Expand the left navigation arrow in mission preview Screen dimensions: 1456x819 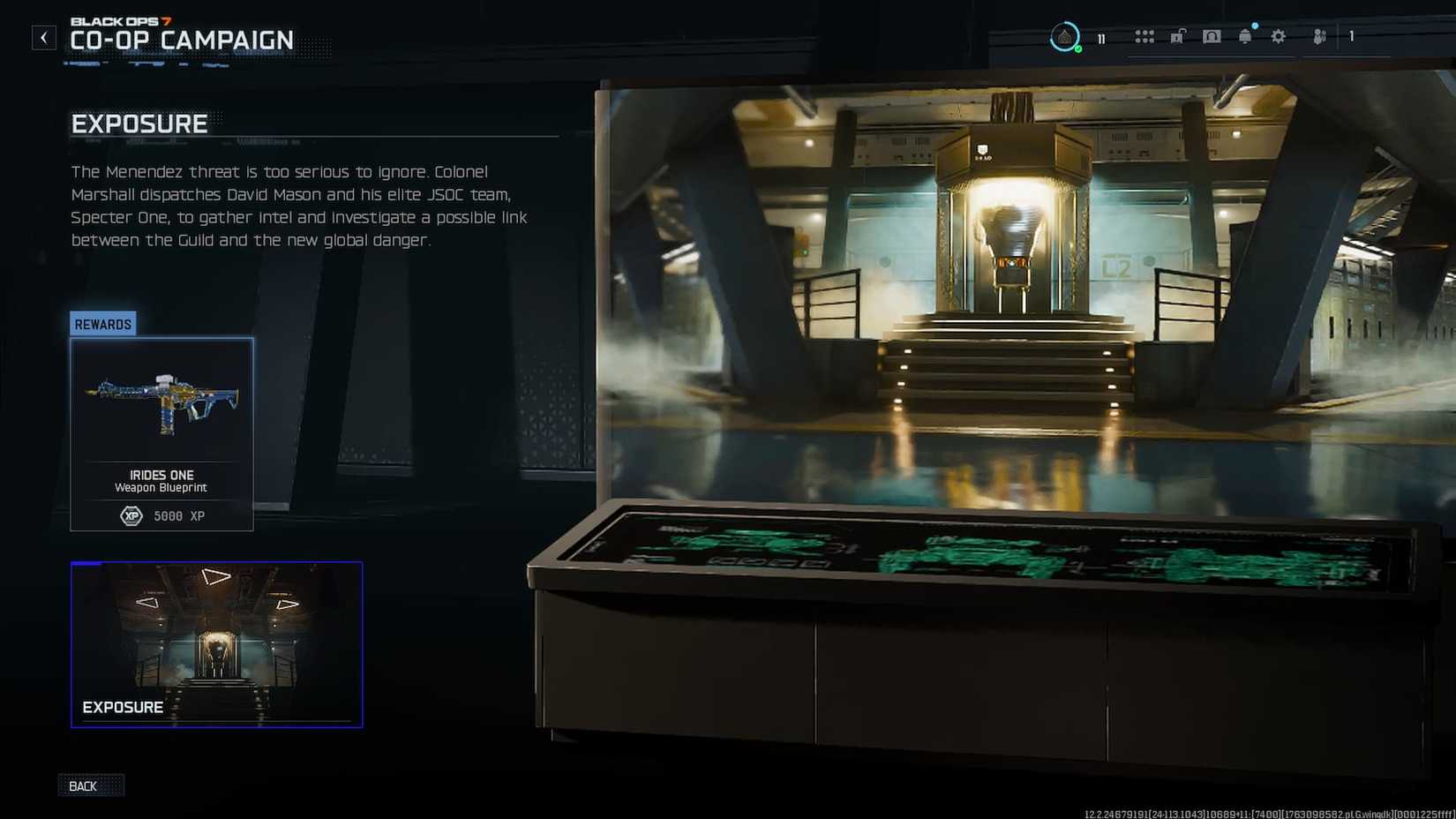(x=146, y=602)
